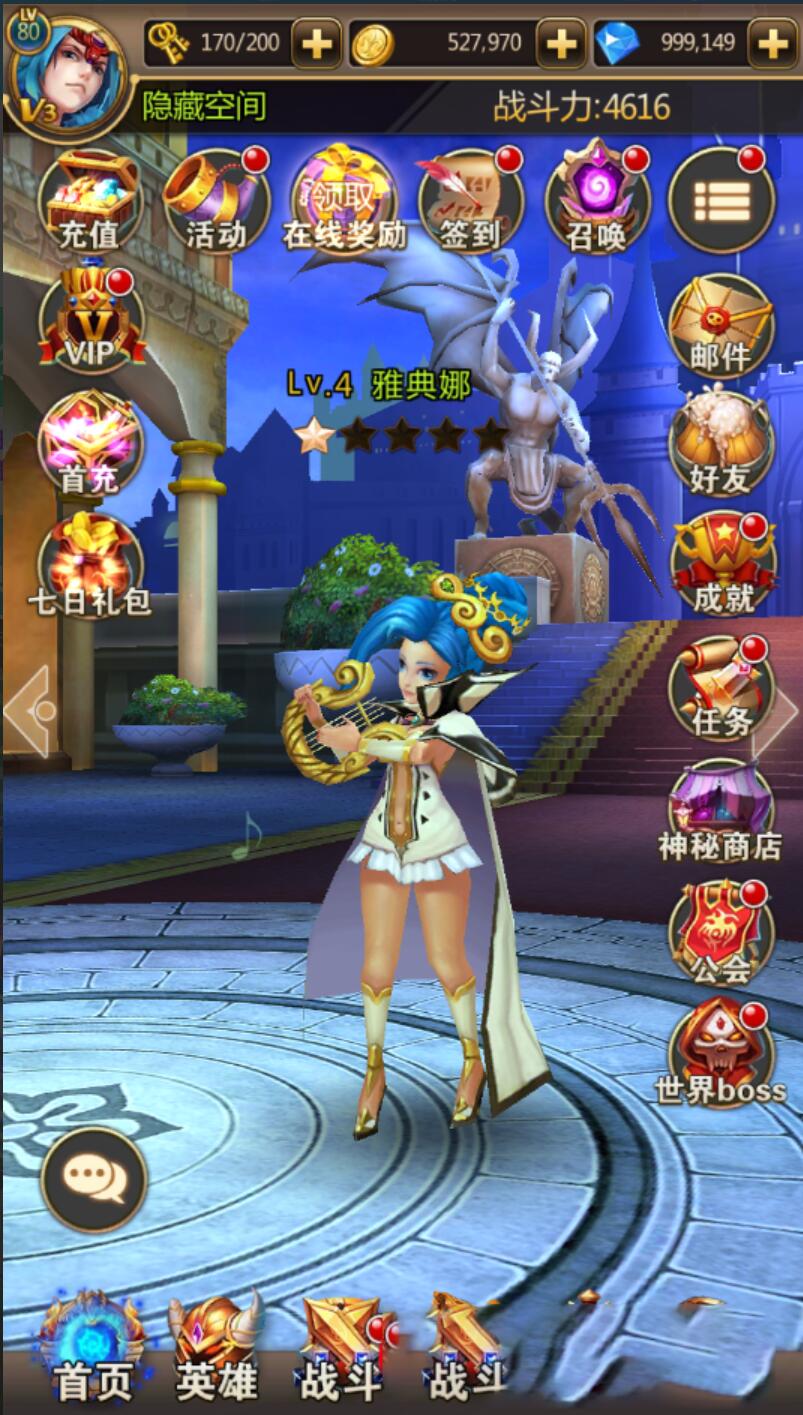Image resolution: width=803 pixels, height=1415 pixels.
Task: Switch to the 英雄 heroes tab
Action: [216, 1345]
